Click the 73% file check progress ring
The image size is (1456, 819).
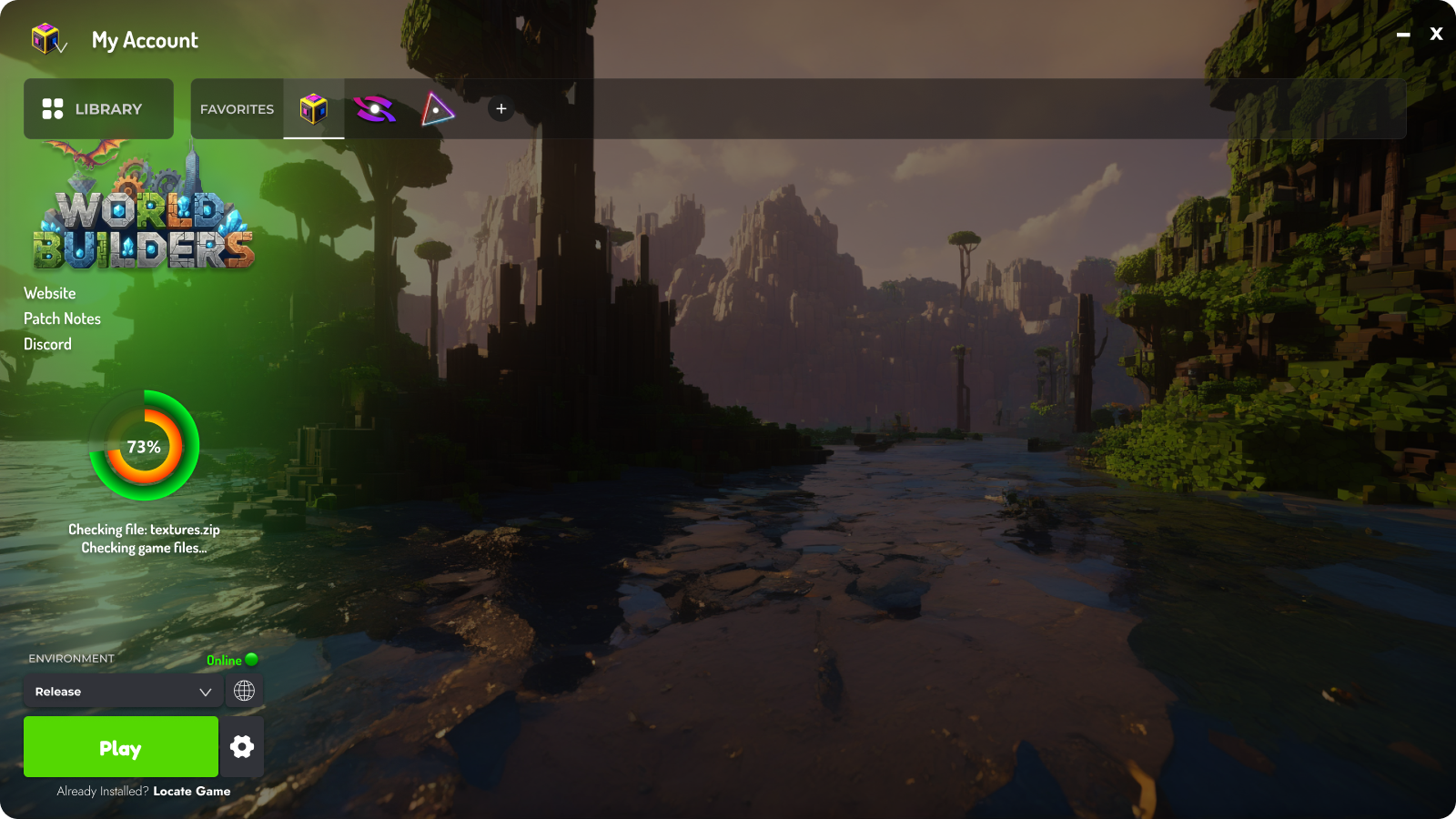tap(144, 447)
